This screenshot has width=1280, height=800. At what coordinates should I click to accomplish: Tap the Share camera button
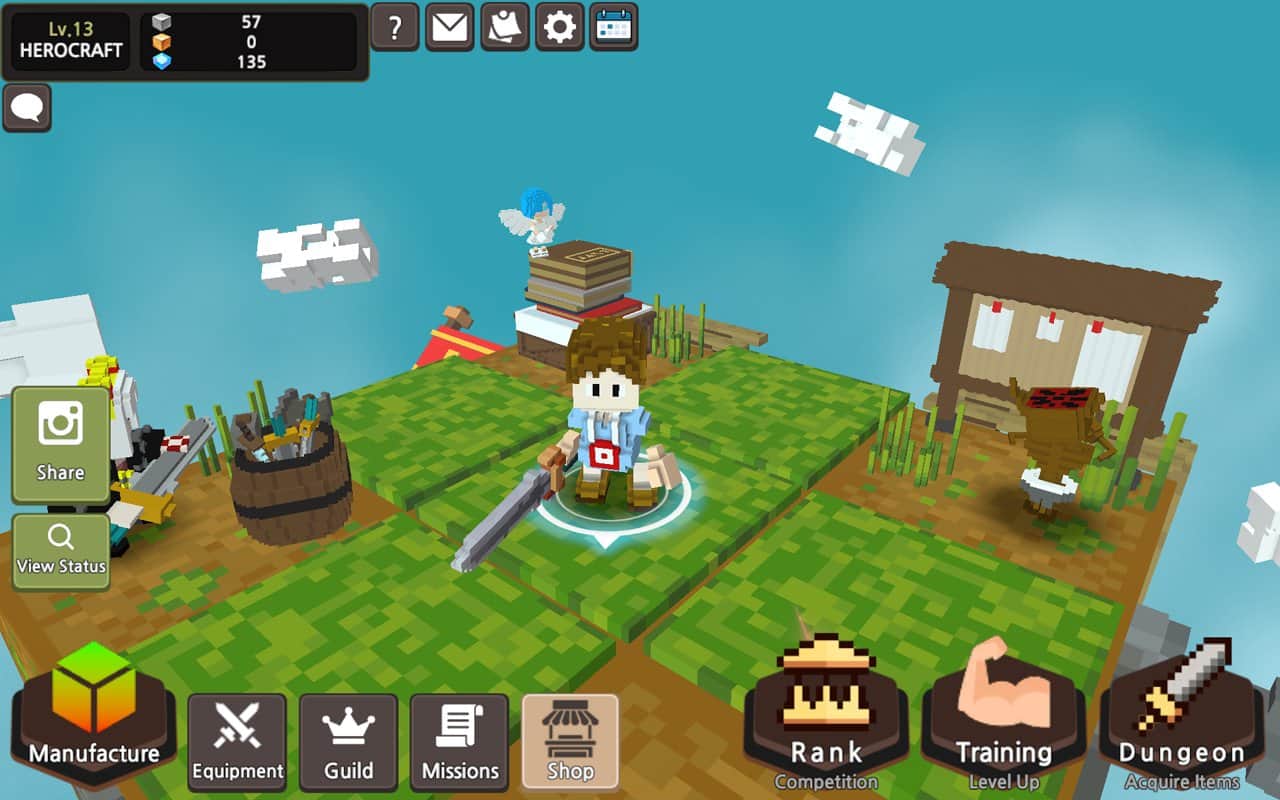point(61,444)
